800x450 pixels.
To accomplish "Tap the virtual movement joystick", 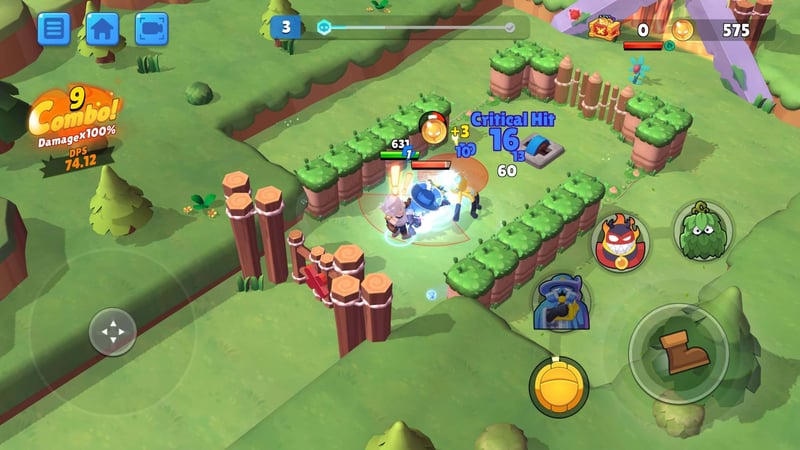I will pyautogui.click(x=113, y=332).
